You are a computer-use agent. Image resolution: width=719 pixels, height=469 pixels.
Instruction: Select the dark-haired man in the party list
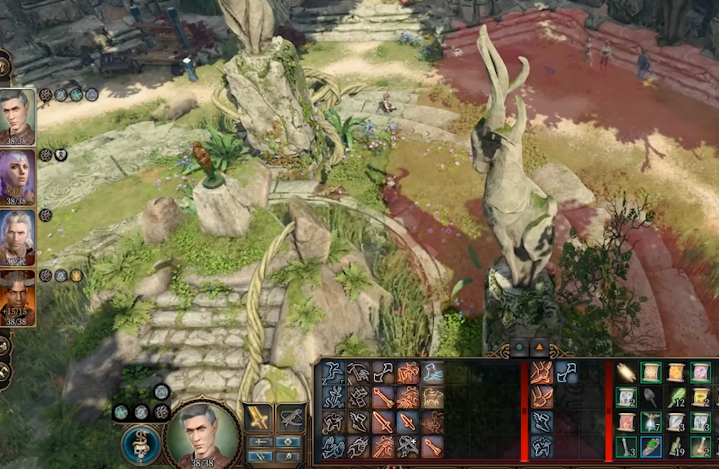point(17,116)
